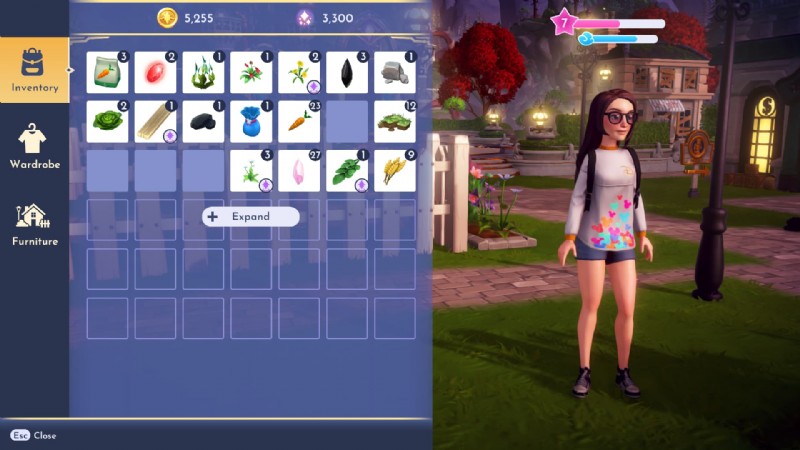Pick the coal lump slot
This screenshot has height=450, width=800.
tap(203, 121)
